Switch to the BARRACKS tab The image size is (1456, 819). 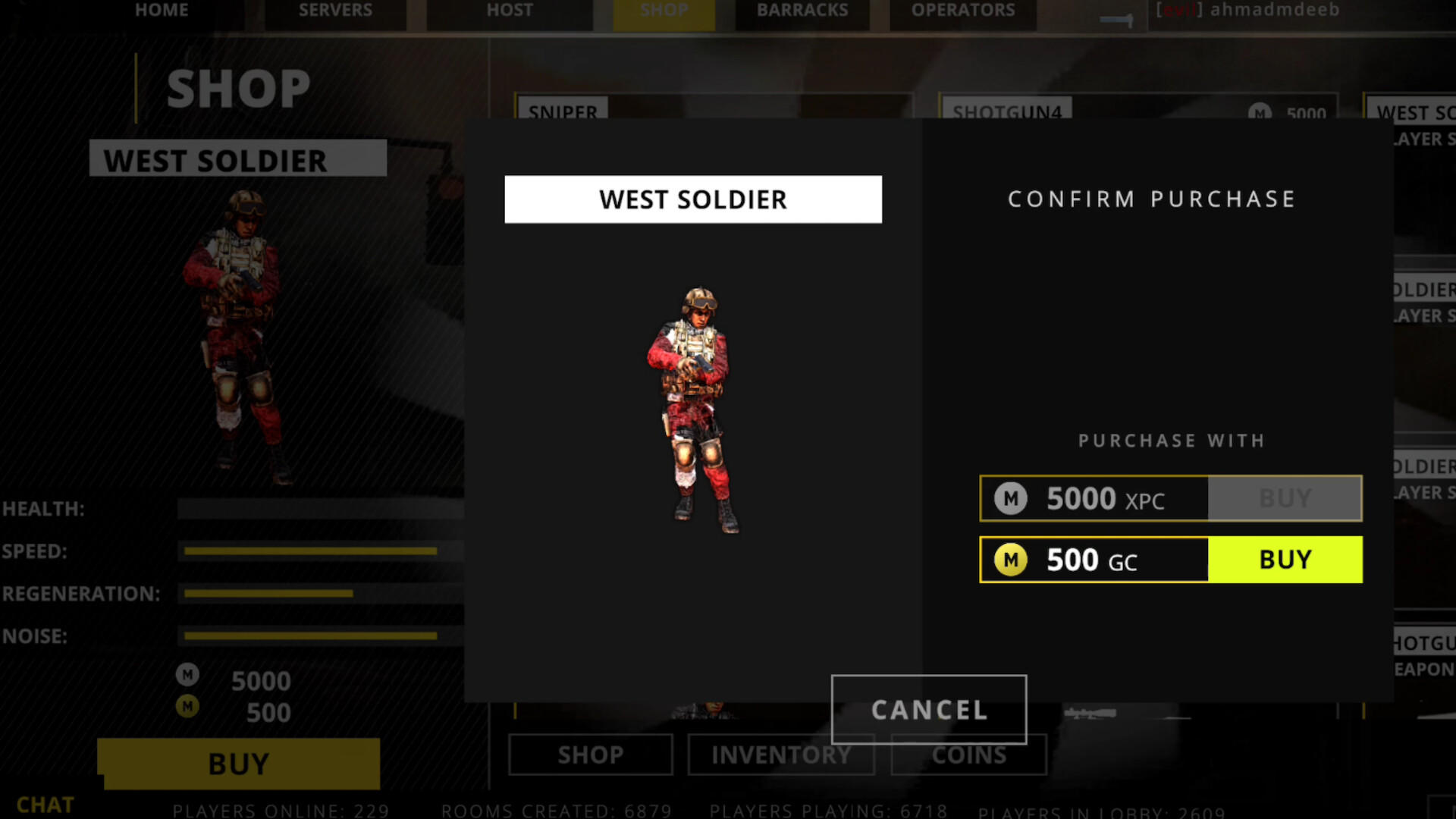[802, 11]
